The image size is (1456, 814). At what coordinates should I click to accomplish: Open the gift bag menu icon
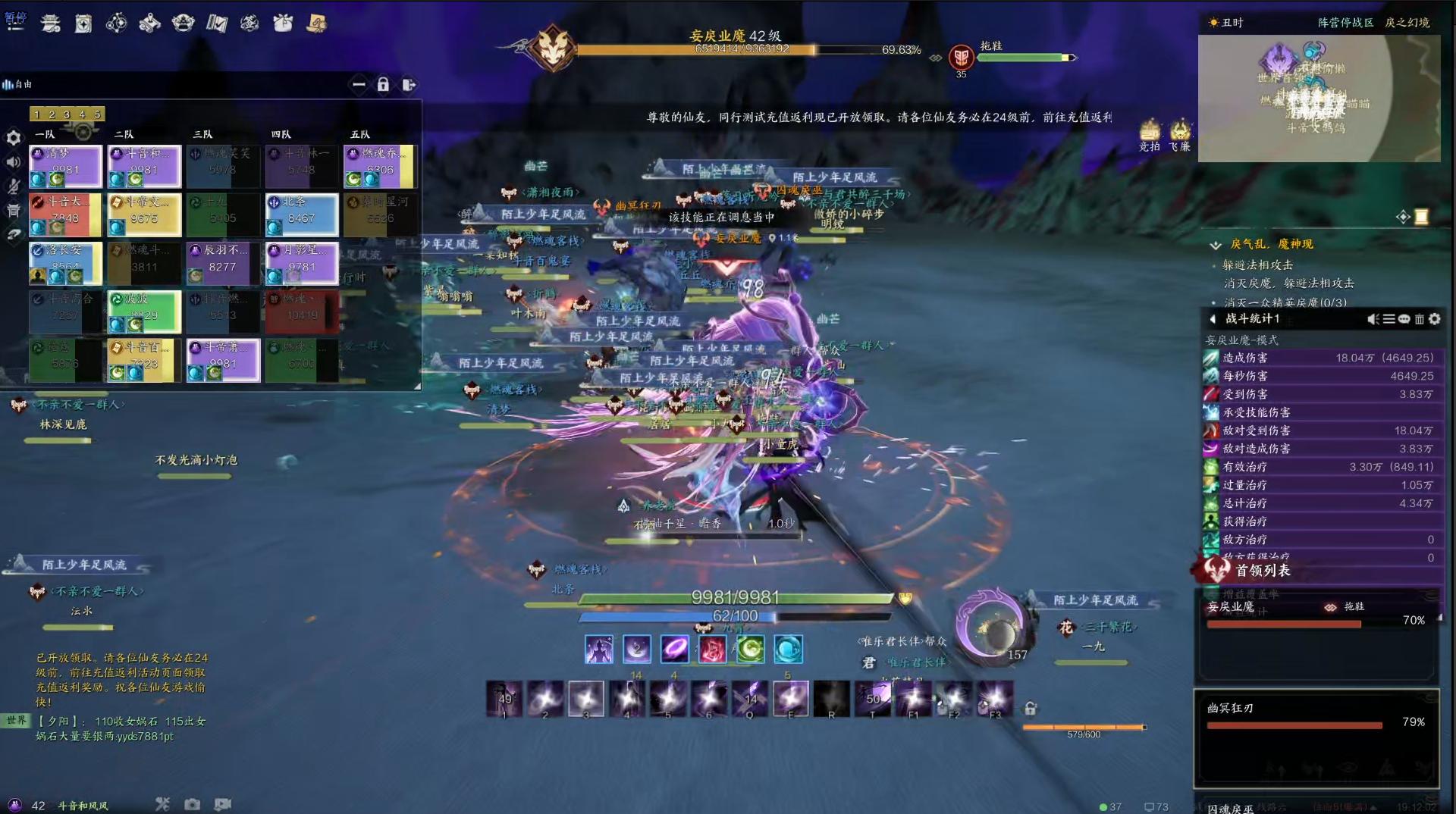(283, 23)
